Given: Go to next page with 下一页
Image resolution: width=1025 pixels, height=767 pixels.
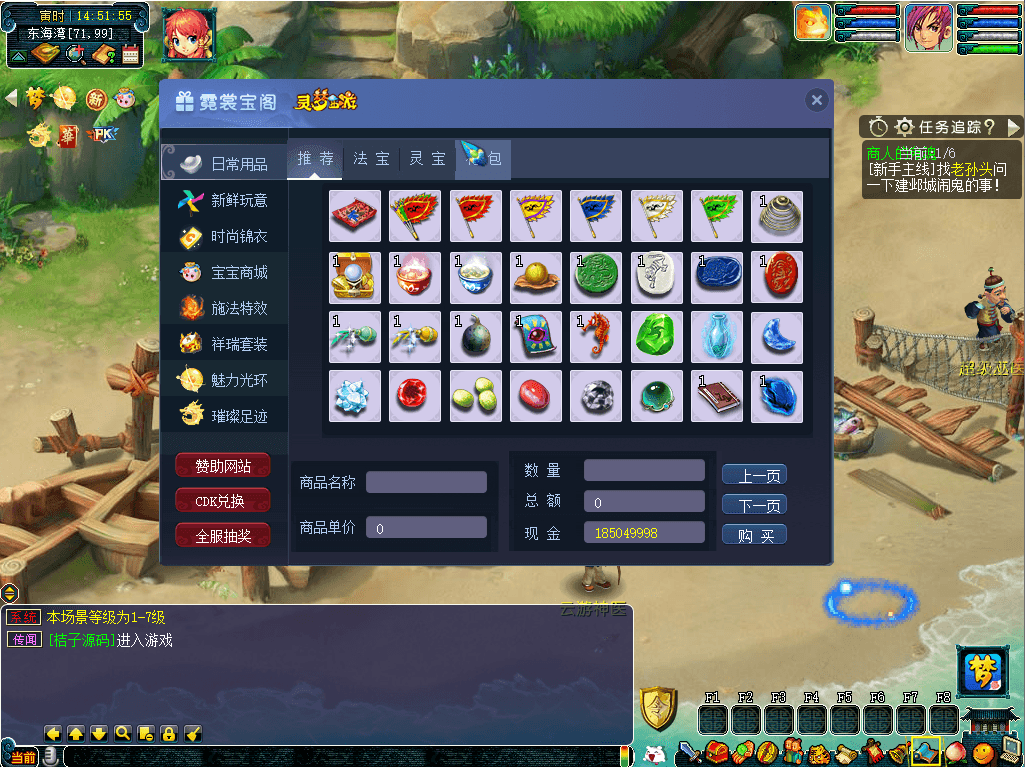Looking at the screenshot, I should tap(754, 505).
